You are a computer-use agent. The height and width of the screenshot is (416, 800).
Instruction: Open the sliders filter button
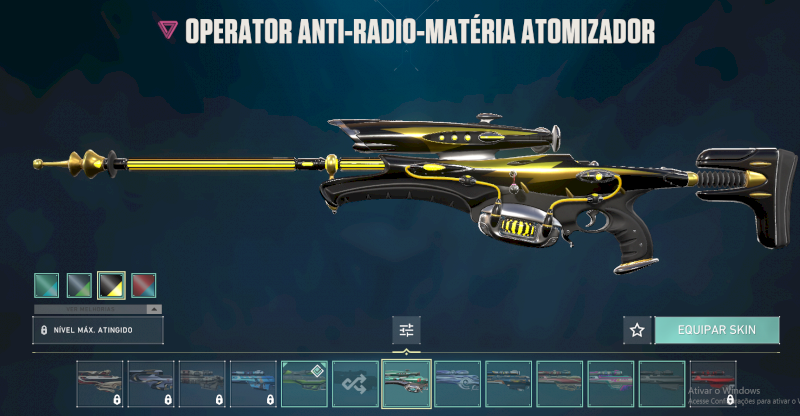click(407, 329)
